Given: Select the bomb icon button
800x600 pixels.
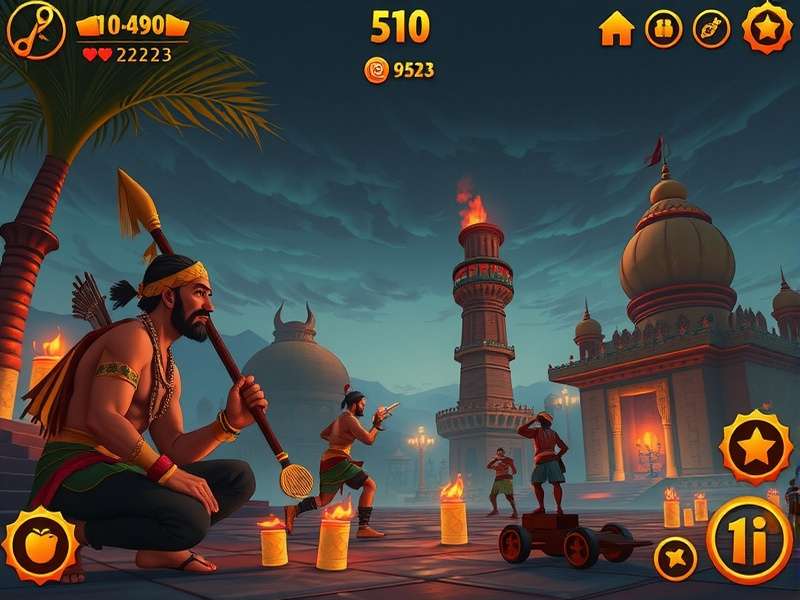Looking at the screenshot, I should pyautogui.click(x=712, y=29).
